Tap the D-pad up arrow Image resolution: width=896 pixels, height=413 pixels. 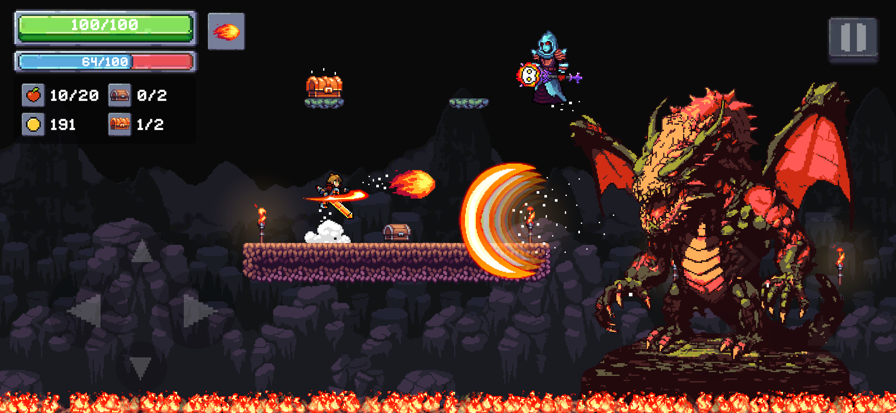click(x=141, y=254)
